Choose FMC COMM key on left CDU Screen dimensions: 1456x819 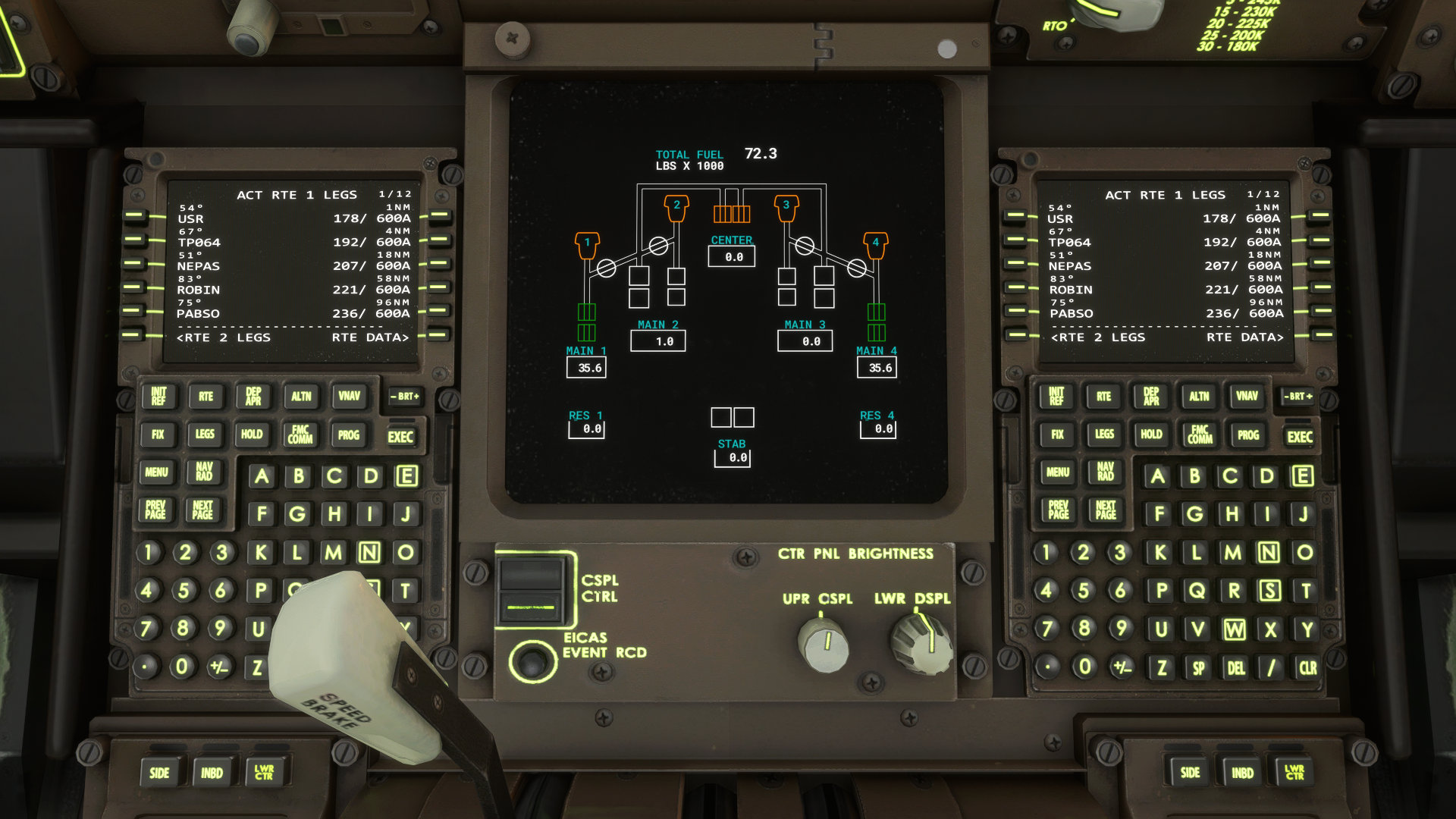pyautogui.click(x=300, y=435)
